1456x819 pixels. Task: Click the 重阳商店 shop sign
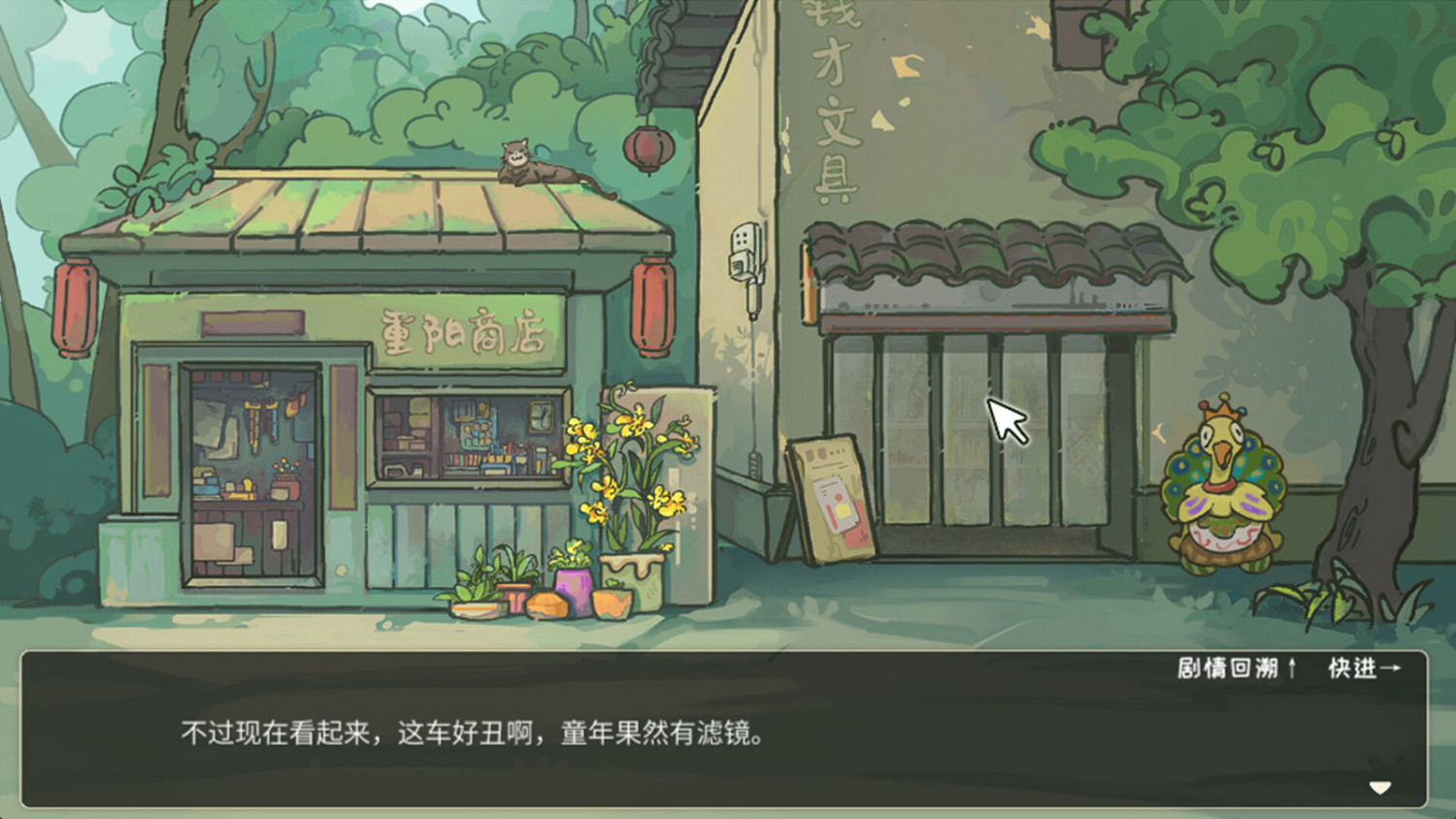click(x=463, y=329)
